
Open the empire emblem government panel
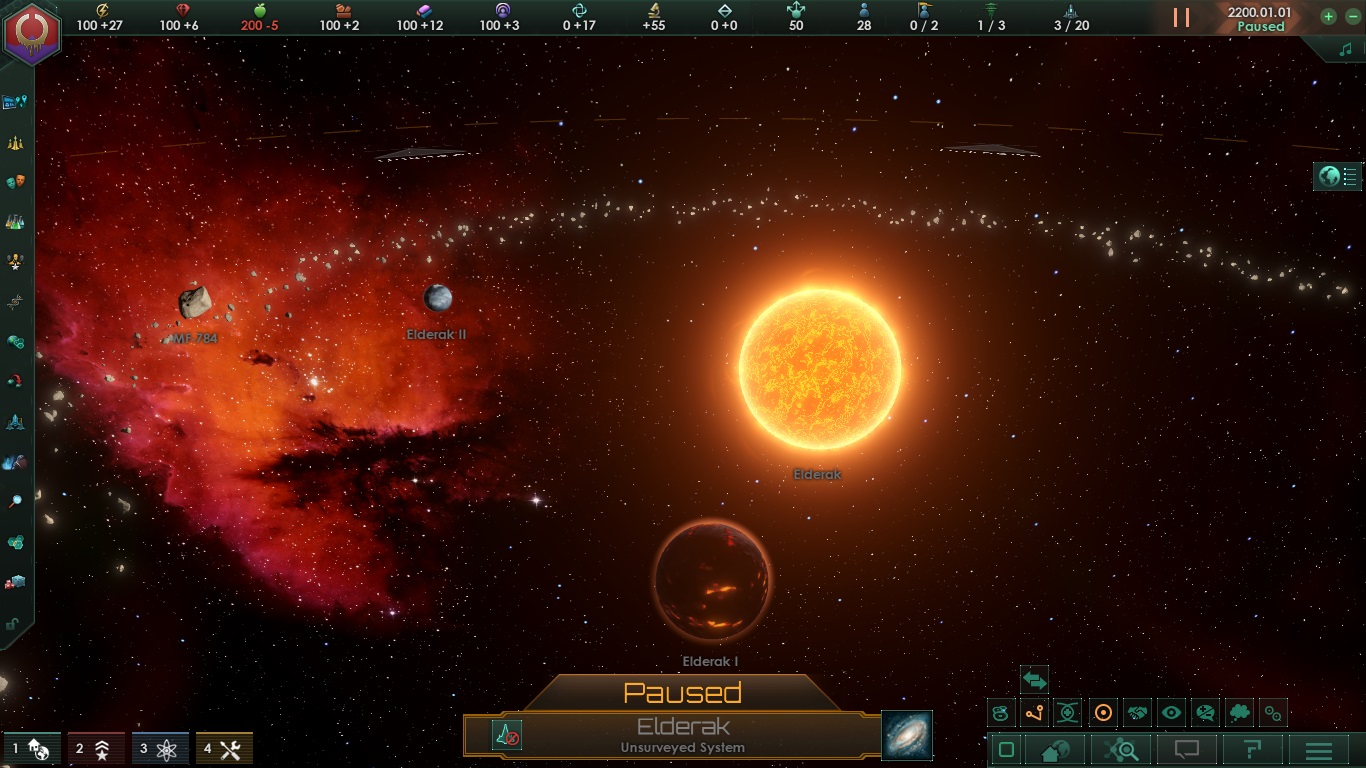click(x=32, y=32)
